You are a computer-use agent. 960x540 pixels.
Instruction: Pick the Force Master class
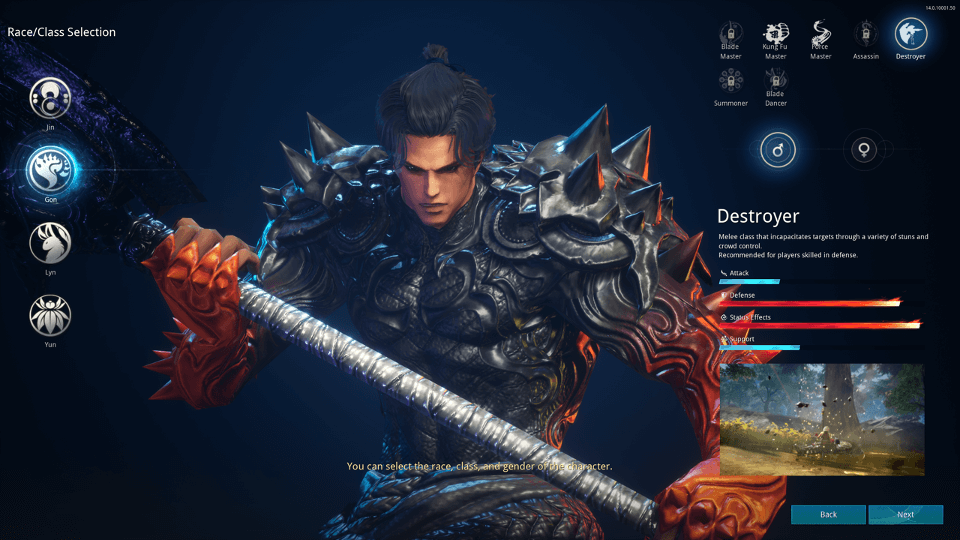tap(820, 33)
